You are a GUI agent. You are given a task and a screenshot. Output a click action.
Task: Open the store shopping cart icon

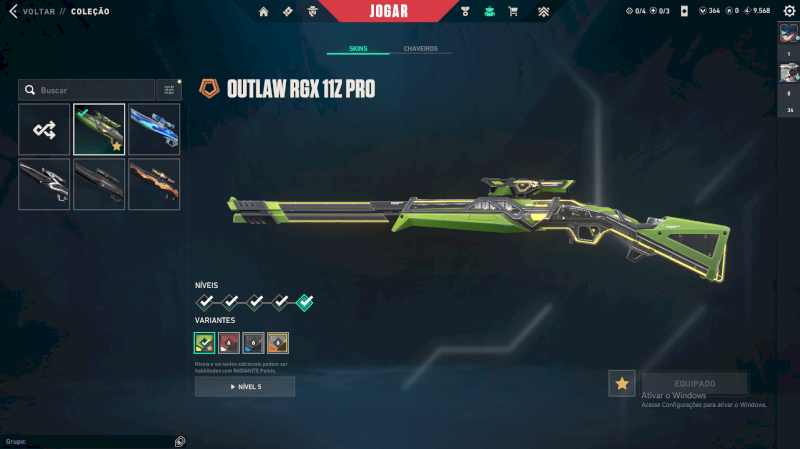[x=513, y=11]
